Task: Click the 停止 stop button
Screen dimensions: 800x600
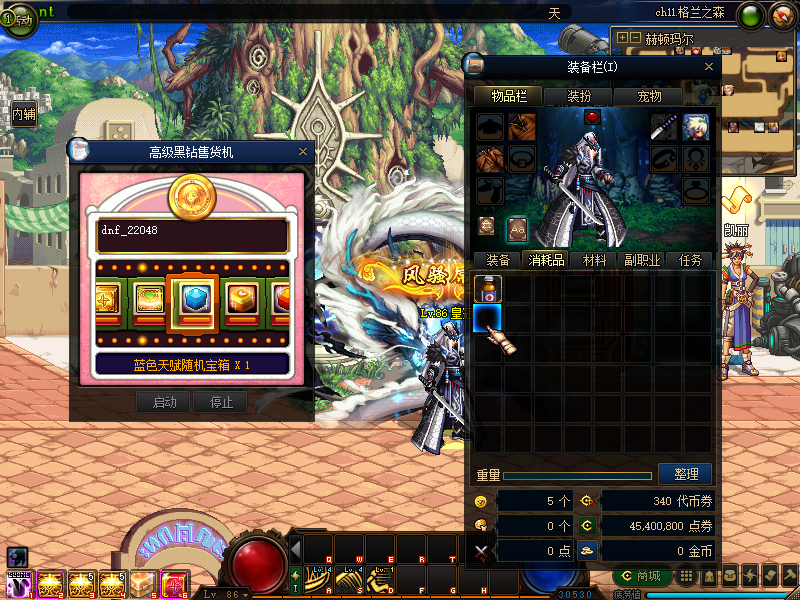Action: coord(220,402)
